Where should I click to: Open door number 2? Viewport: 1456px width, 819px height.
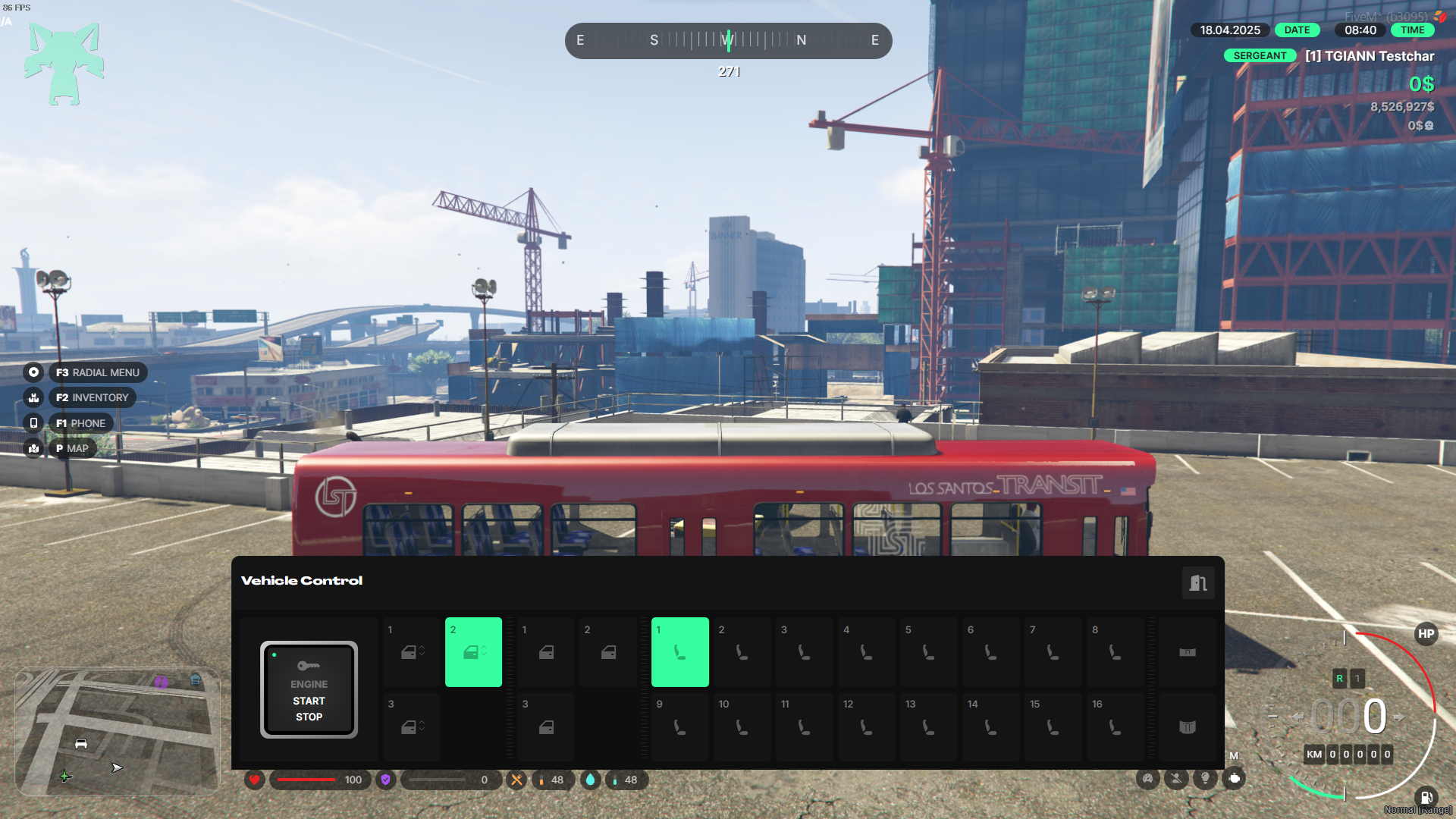(608, 652)
